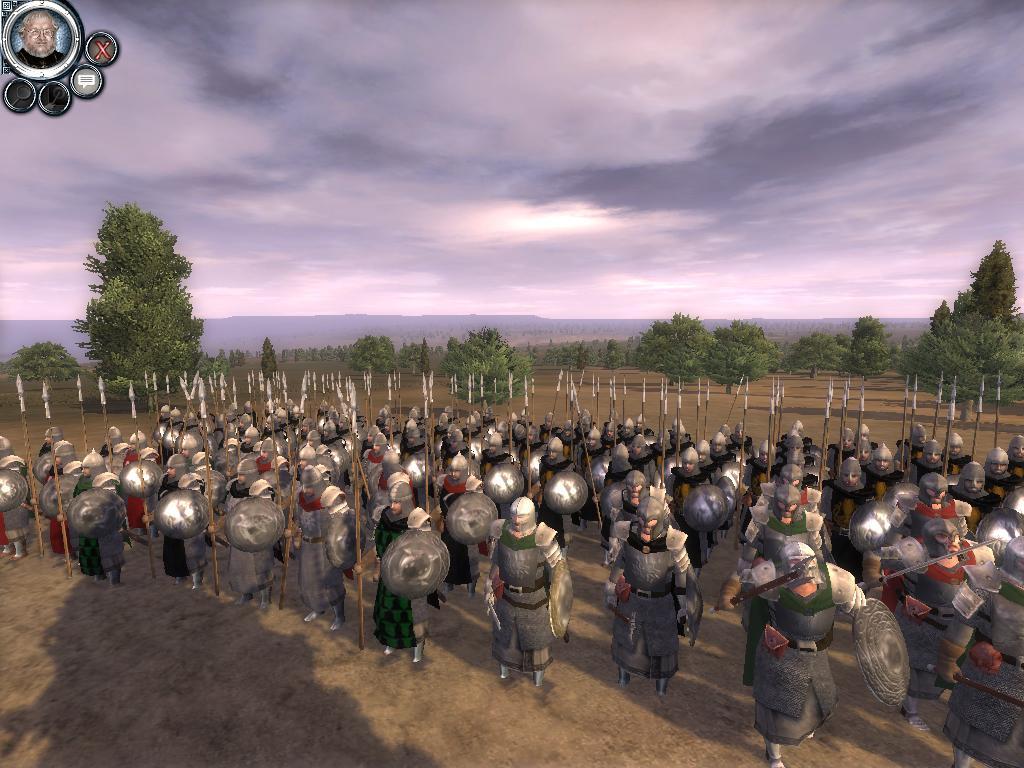
Task: Click the advisor portrait of the bearded man
Action: tap(42, 38)
